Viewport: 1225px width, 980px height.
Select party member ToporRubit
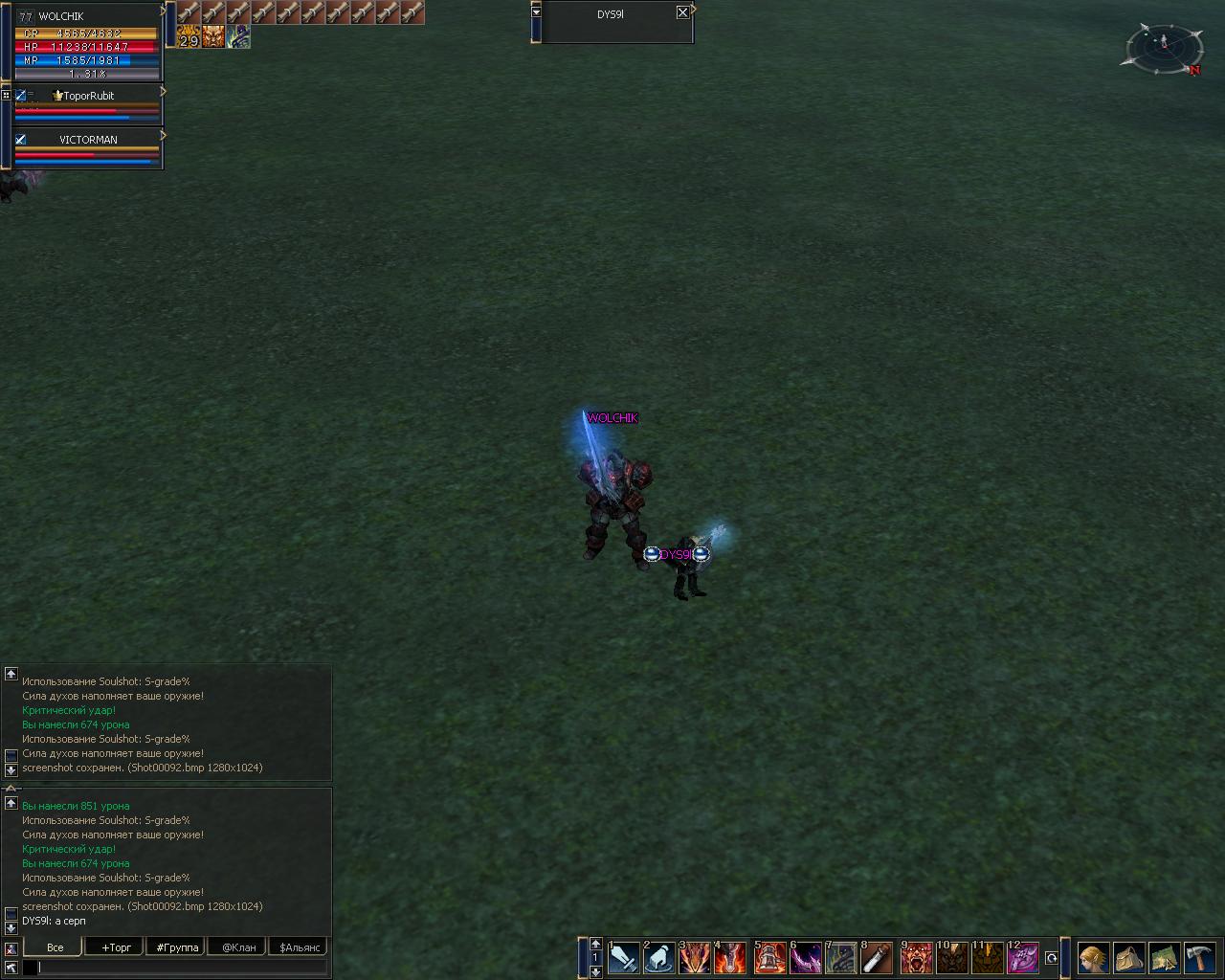[88, 96]
